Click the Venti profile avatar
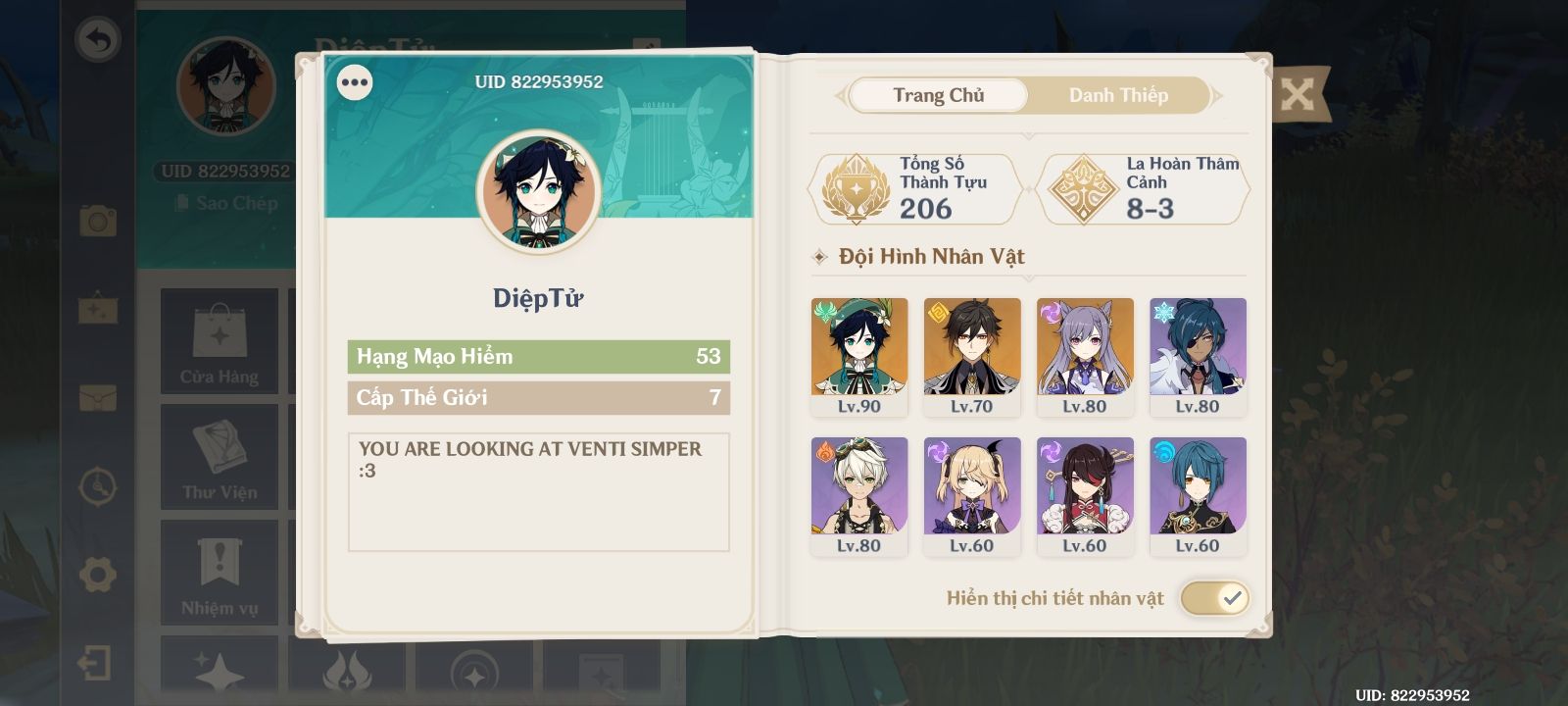This screenshot has height=706, width=1568. click(538, 192)
